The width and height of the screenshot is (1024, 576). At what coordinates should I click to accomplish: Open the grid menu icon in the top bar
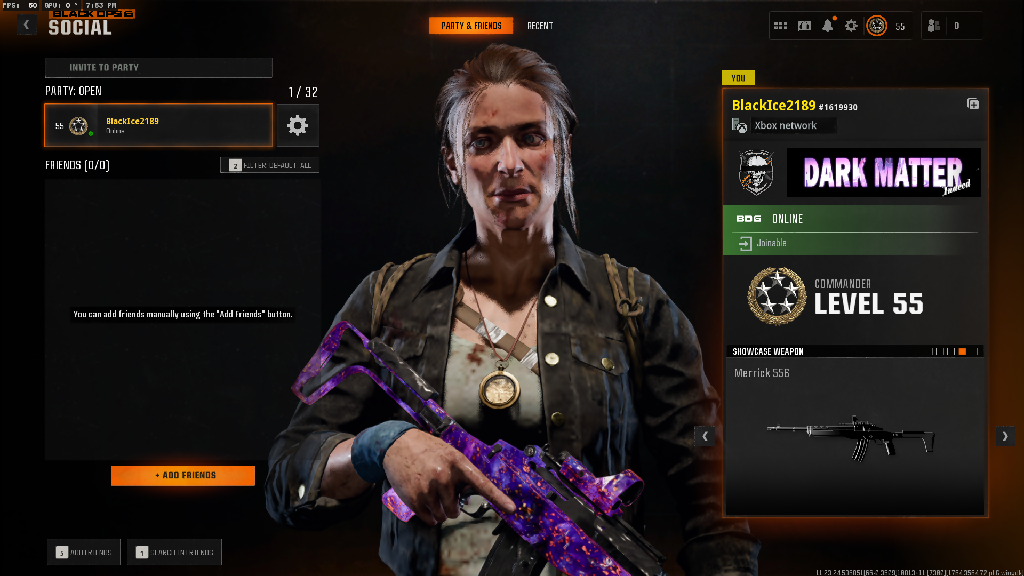click(x=781, y=25)
